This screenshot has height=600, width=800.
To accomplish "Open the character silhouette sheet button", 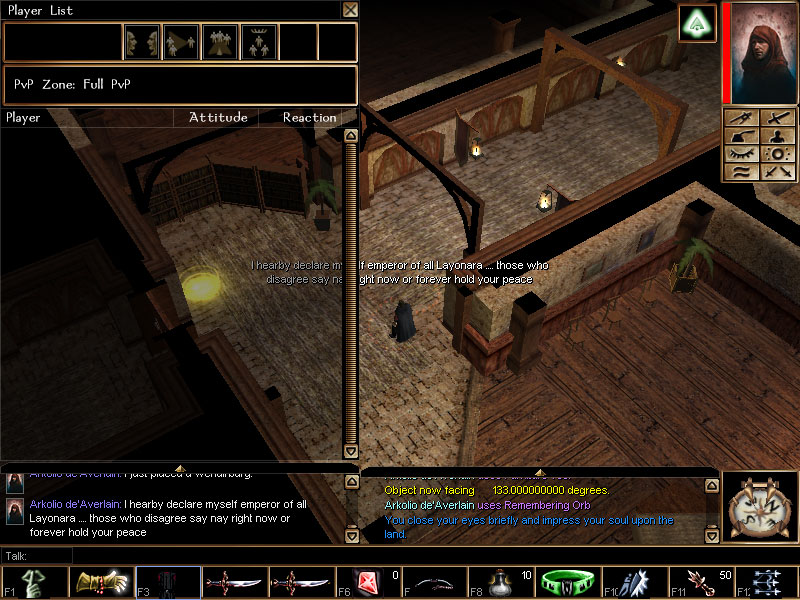I will (776, 136).
